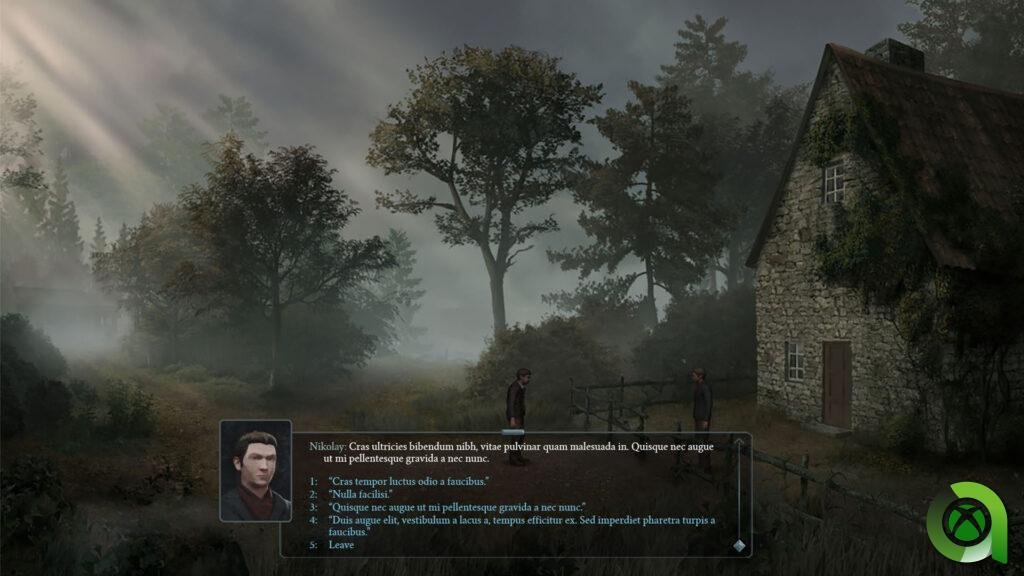1024x576 pixels.
Task: Select Leave to end the conversation
Action: point(340,545)
